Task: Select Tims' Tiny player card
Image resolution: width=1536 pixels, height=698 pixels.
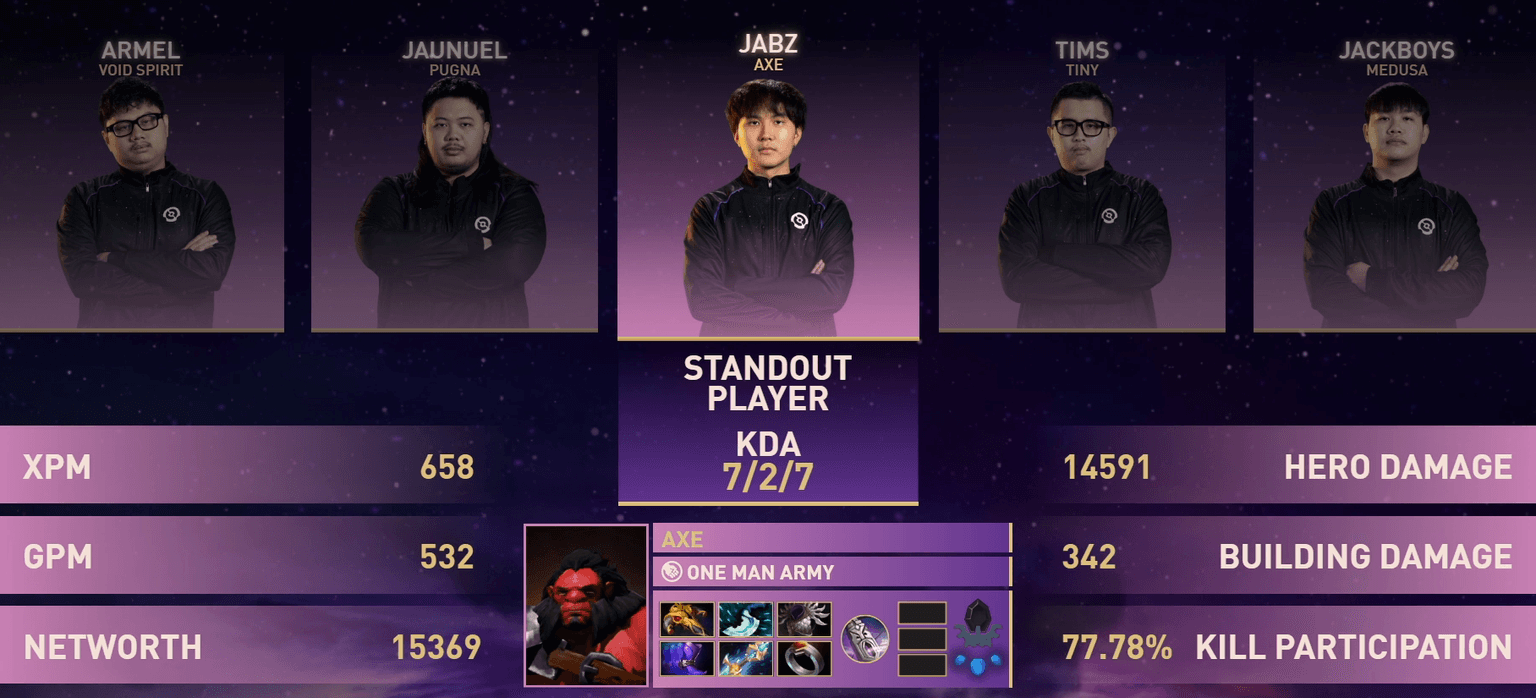Action: (x=1081, y=190)
